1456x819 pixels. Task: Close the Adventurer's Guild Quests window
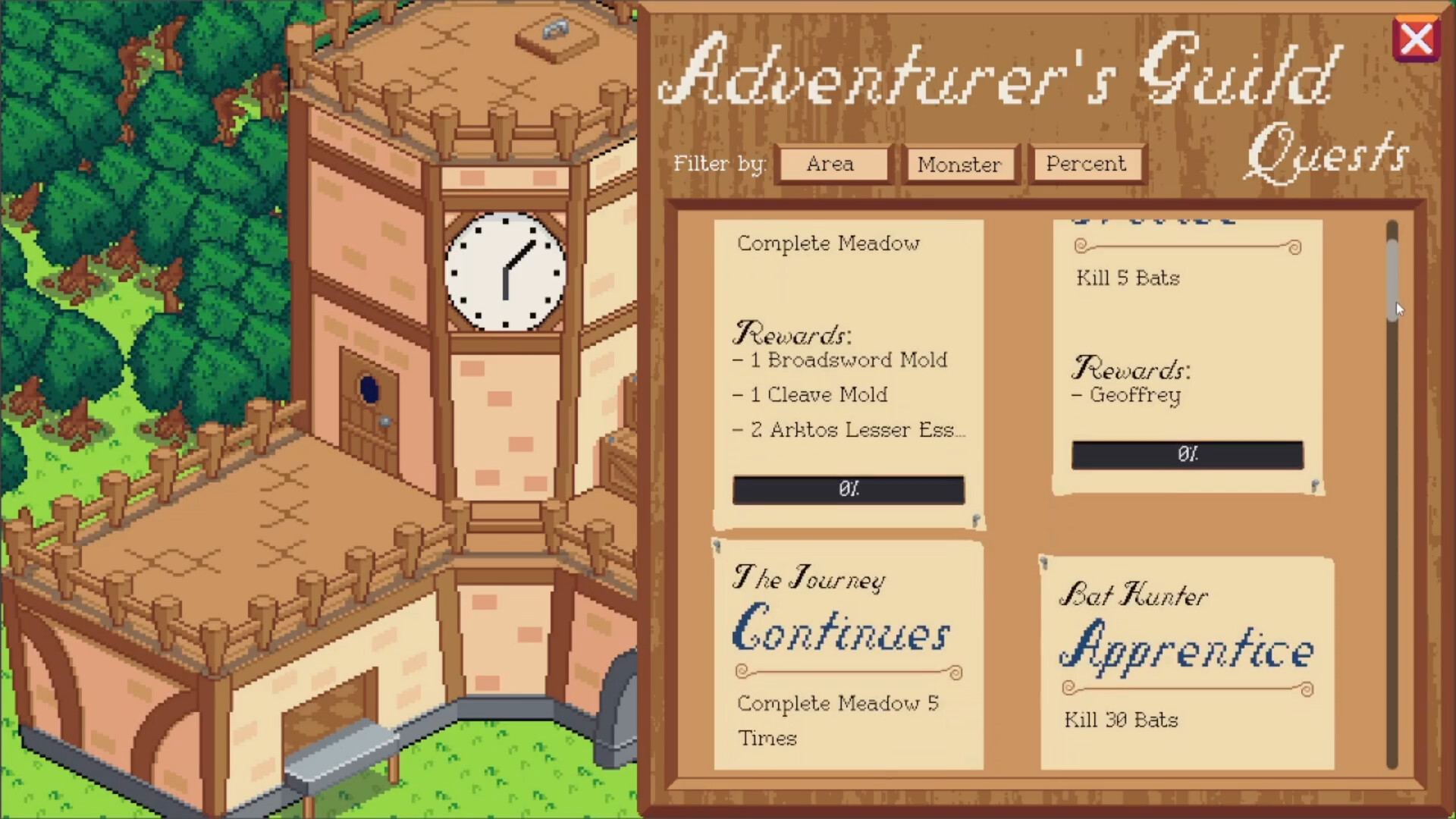coord(1417,38)
